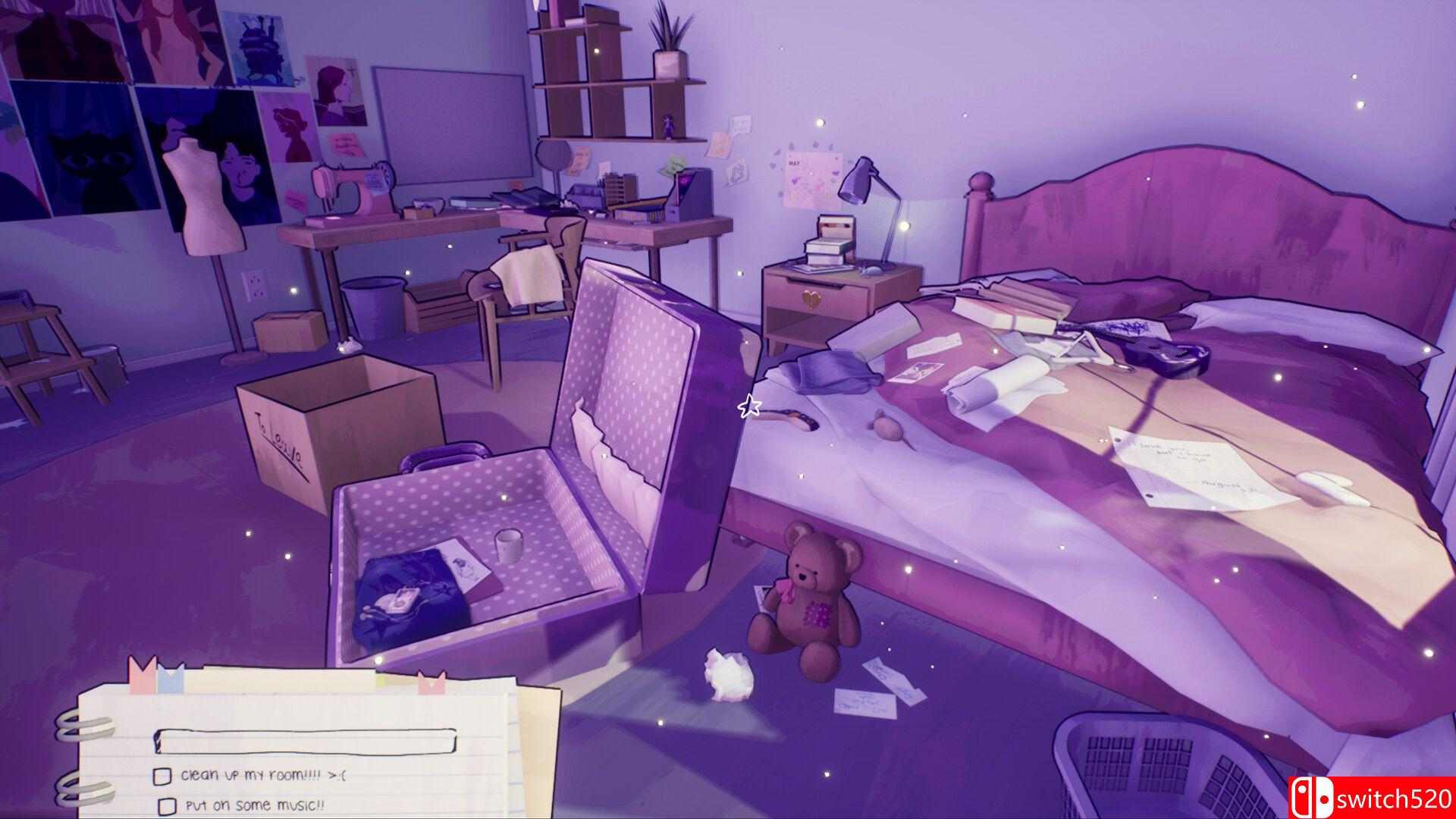Click the empty title box on the notepad
The height and width of the screenshot is (819, 1456).
coord(305,741)
